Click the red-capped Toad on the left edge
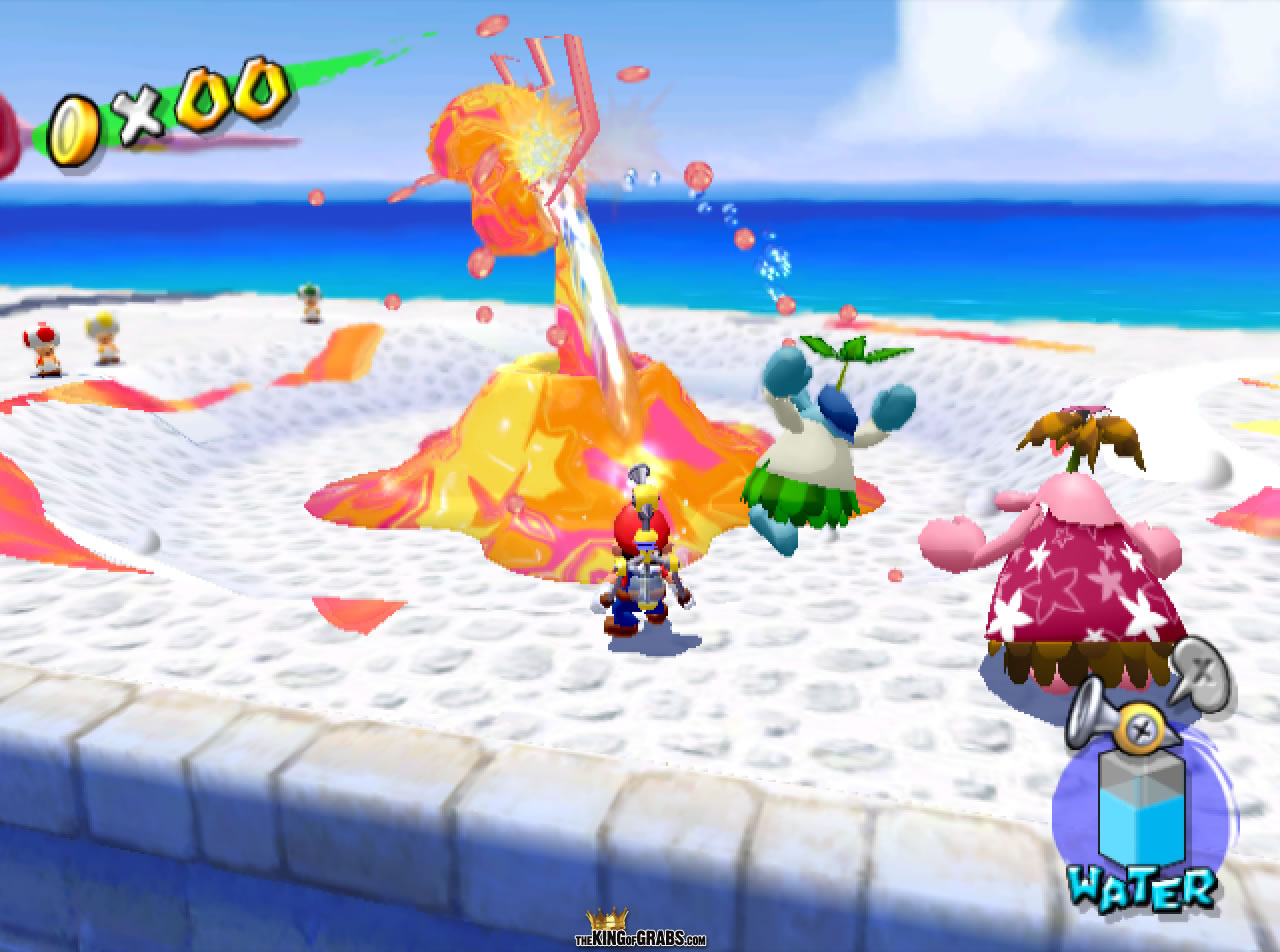The width and height of the screenshot is (1280, 952). (42, 345)
